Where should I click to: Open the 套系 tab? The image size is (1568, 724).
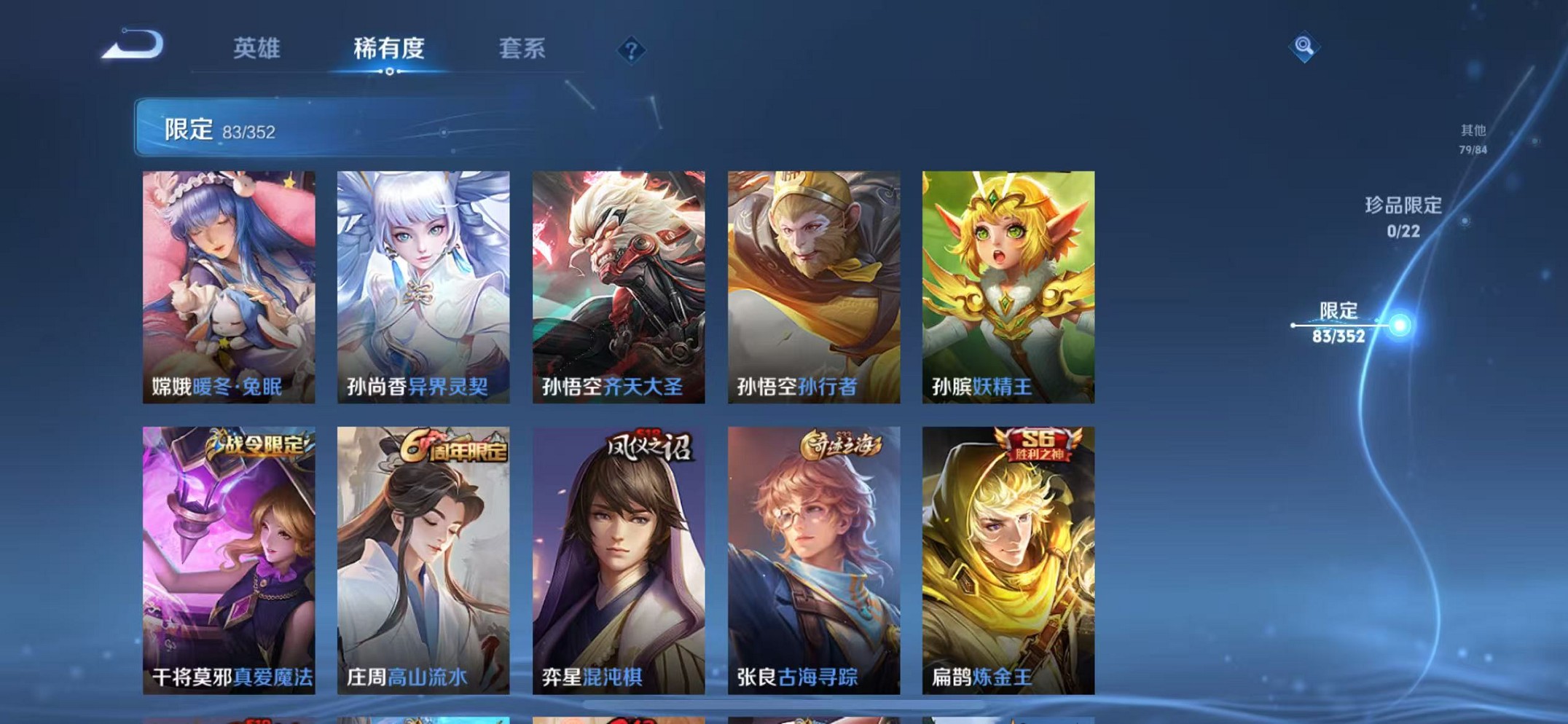(x=521, y=48)
